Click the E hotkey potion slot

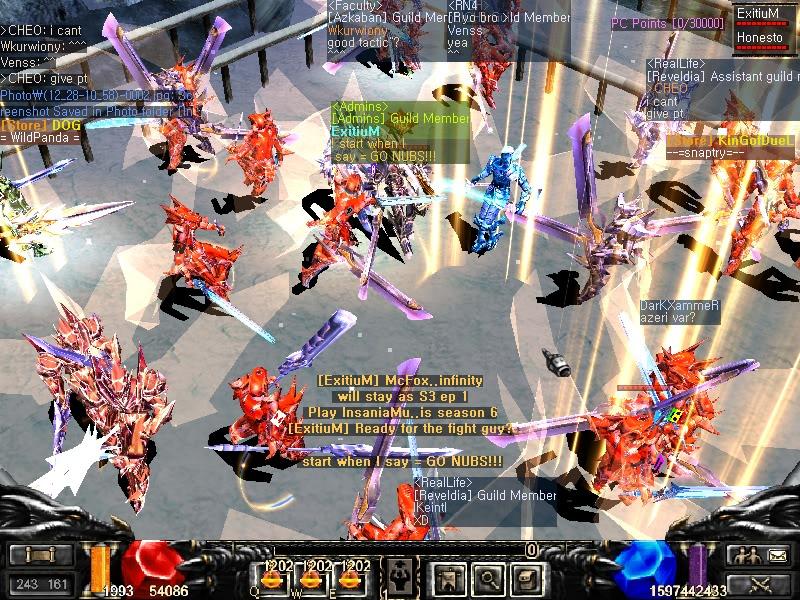tap(348, 577)
